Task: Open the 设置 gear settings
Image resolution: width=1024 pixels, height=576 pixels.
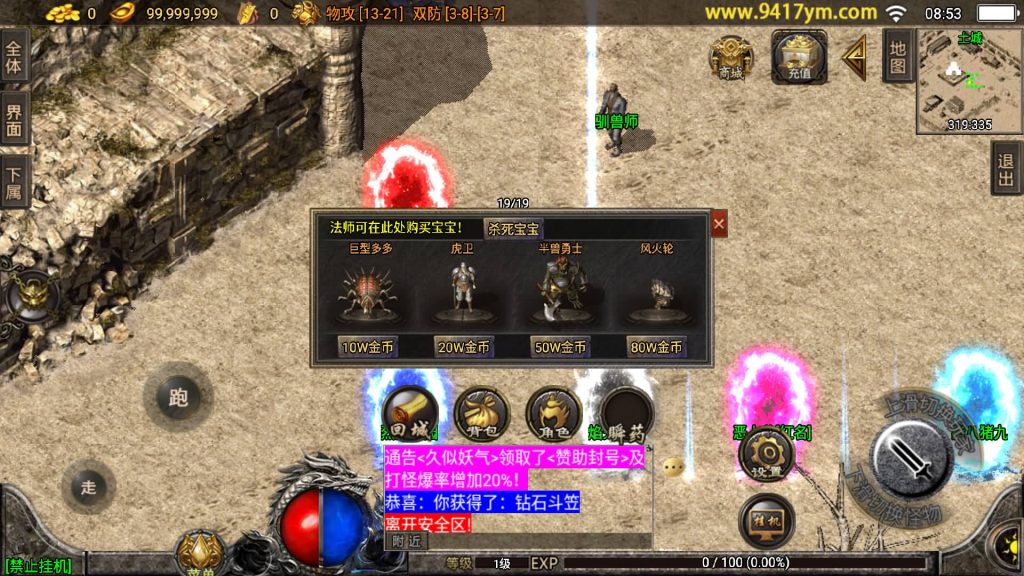Action: click(766, 456)
